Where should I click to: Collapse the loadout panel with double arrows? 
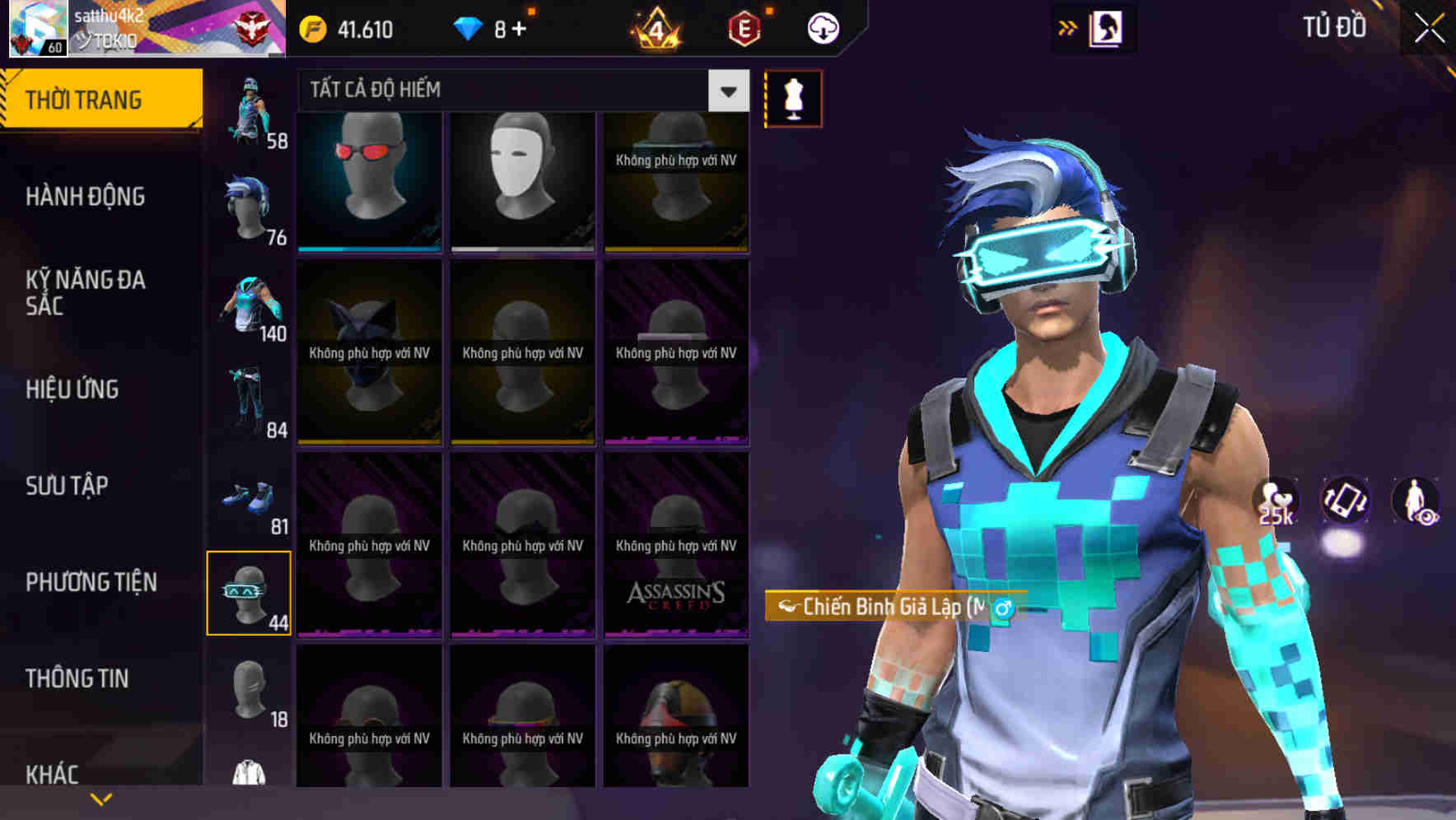[x=1068, y=27]
